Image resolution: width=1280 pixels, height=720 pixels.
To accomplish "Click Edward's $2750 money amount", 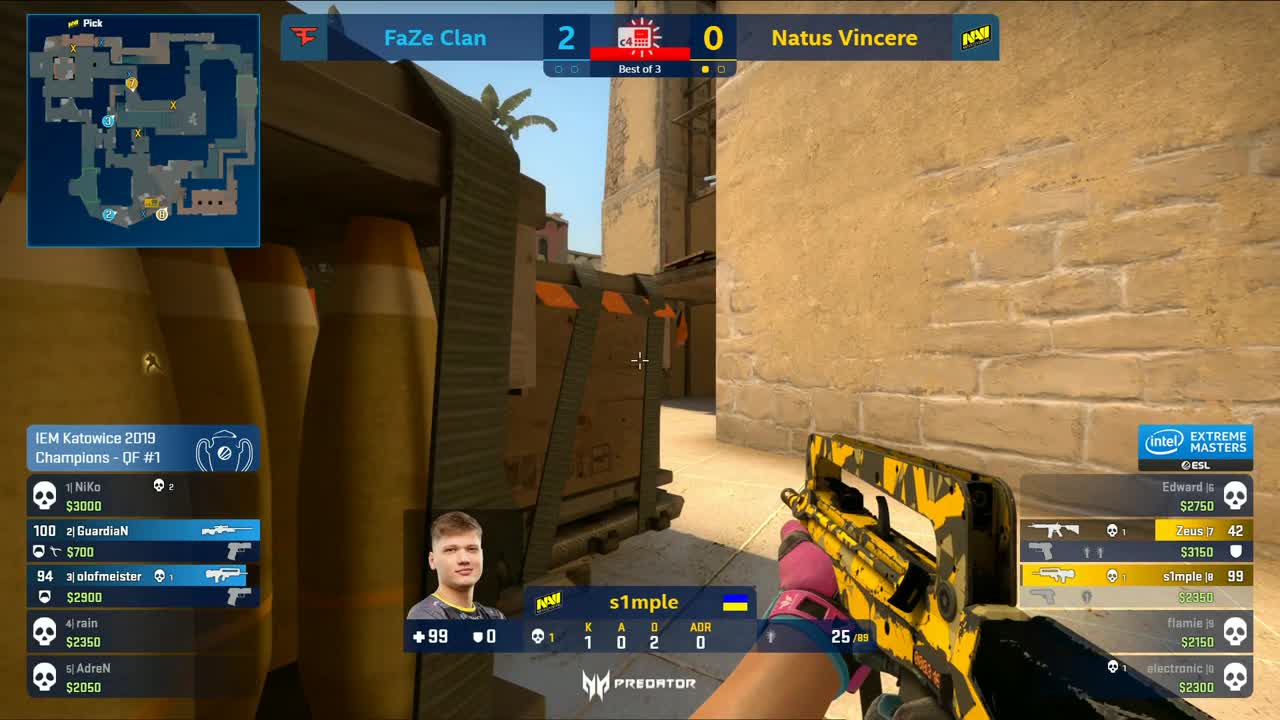I will tap(1197, 507).
